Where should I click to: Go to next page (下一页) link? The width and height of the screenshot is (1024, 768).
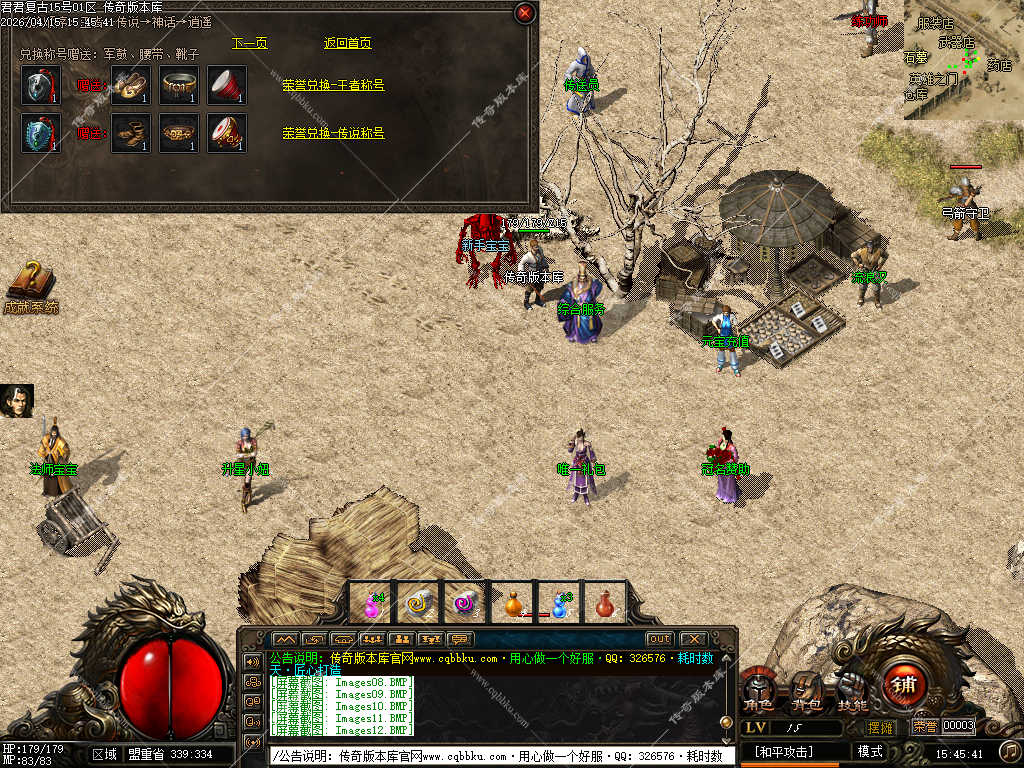coord(250,43)
